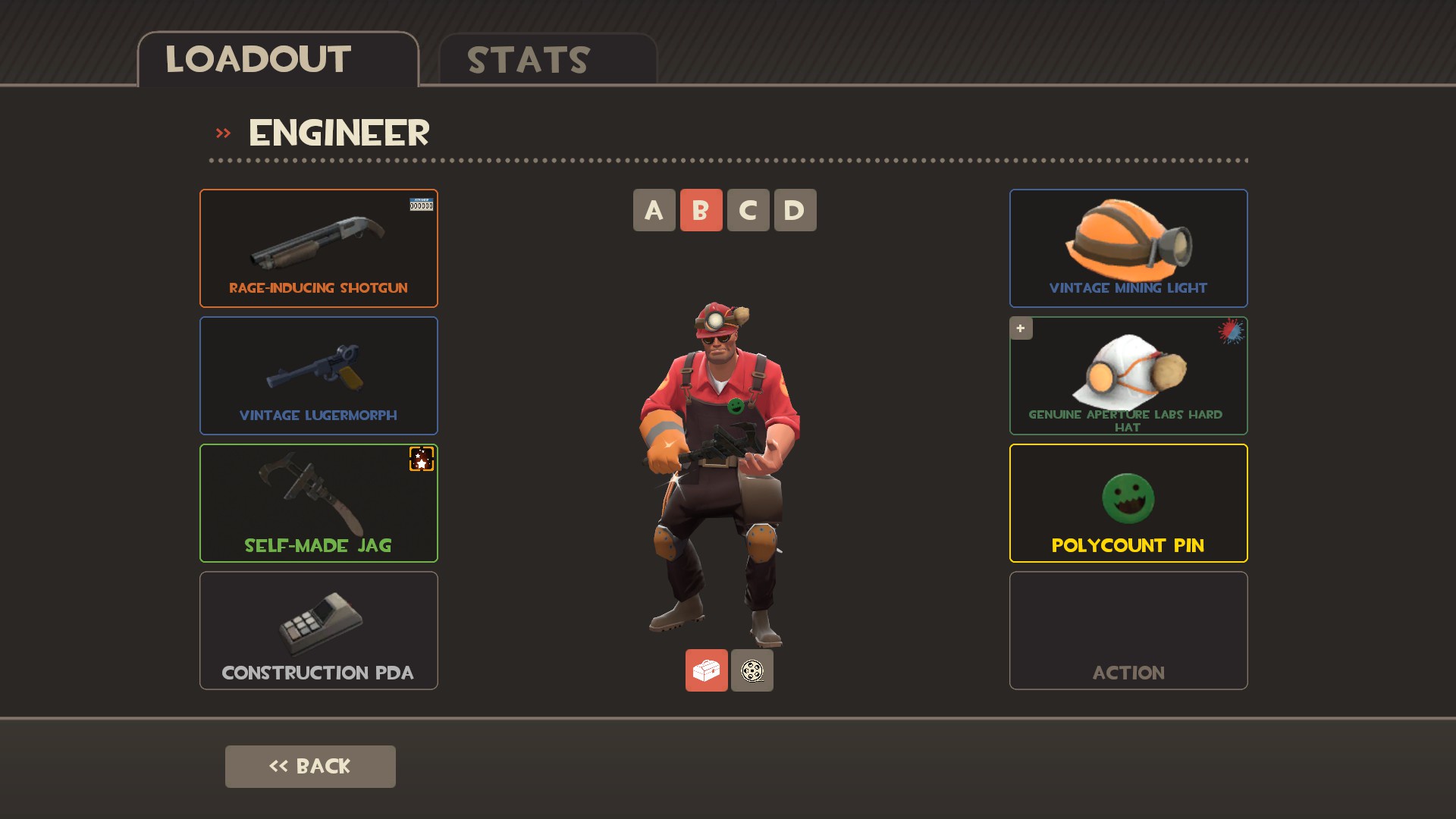
Task: Click the toolbox loadout view button
Action: [706, 670]
